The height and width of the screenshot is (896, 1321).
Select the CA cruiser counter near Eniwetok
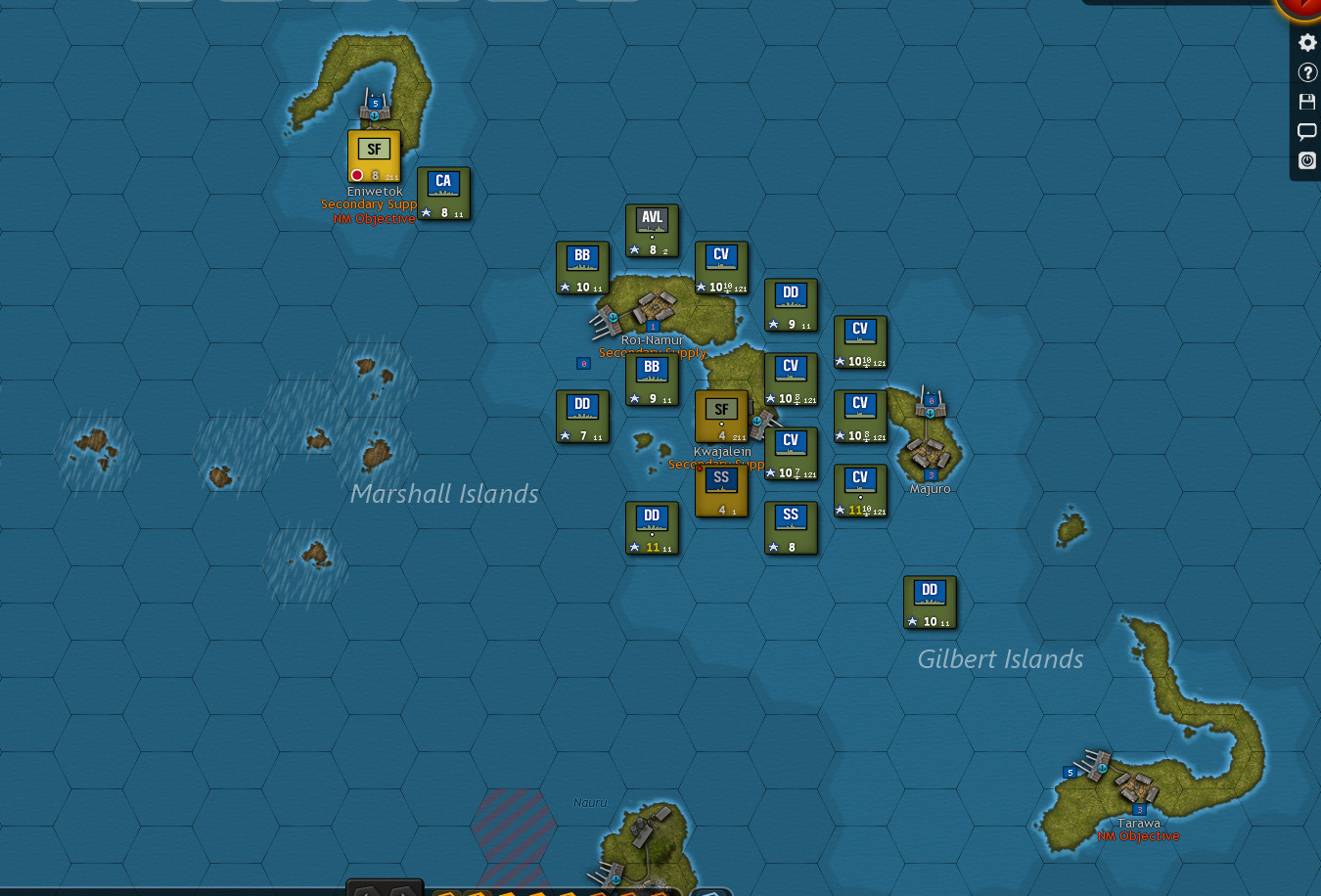point(443,194)
